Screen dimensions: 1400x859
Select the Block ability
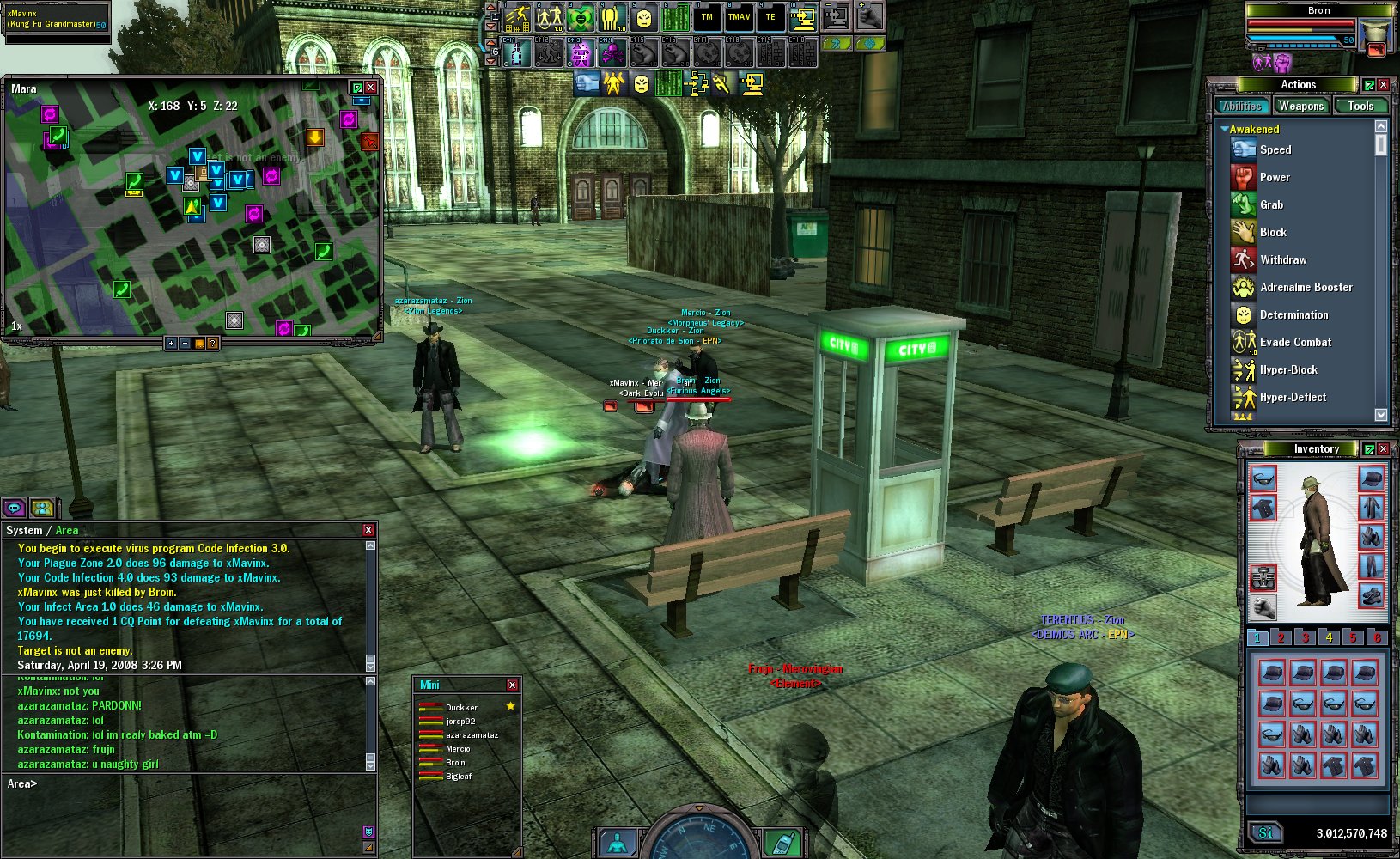1273,232
